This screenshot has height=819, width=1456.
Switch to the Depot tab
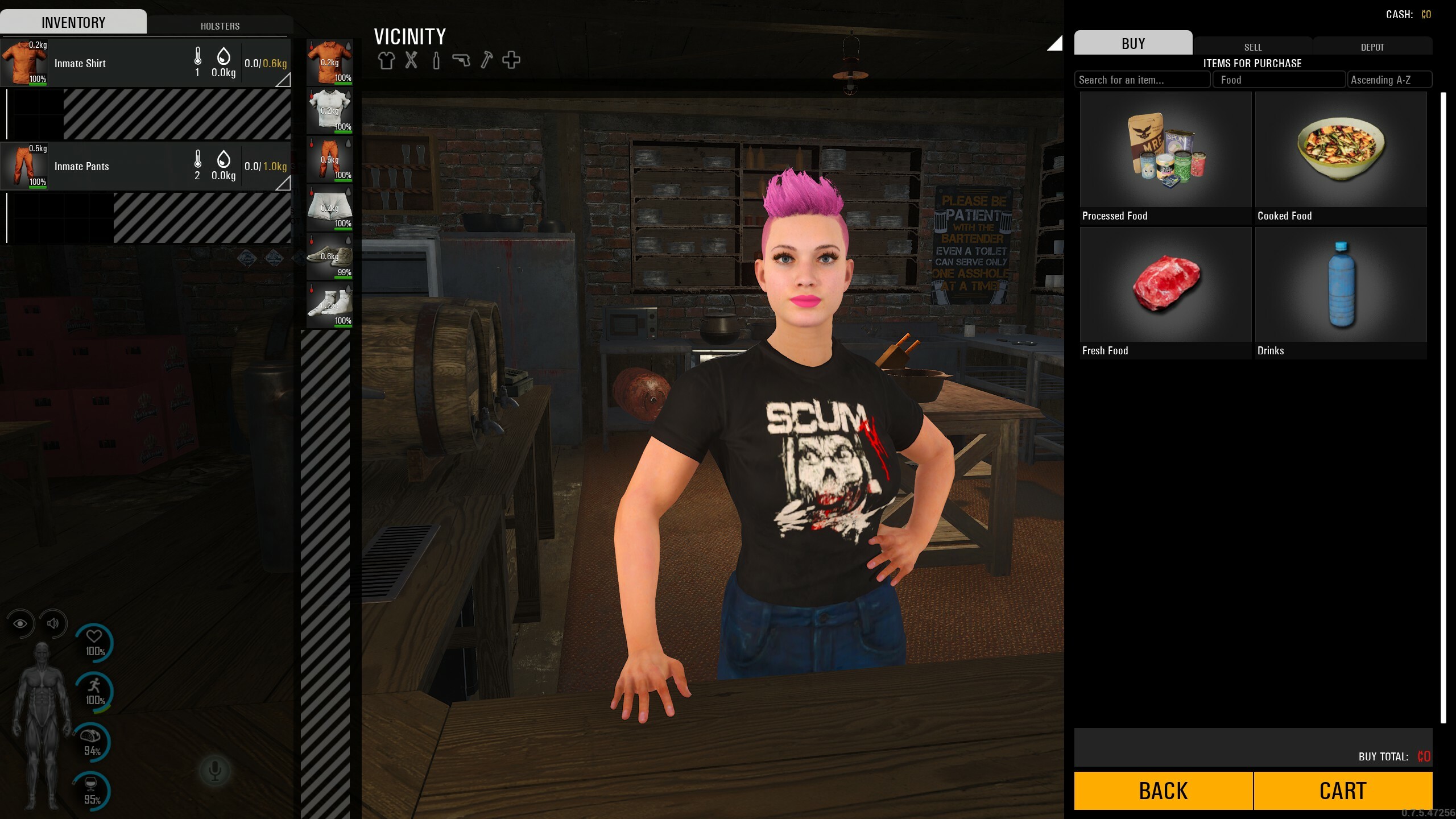[x=1372, y=47]
